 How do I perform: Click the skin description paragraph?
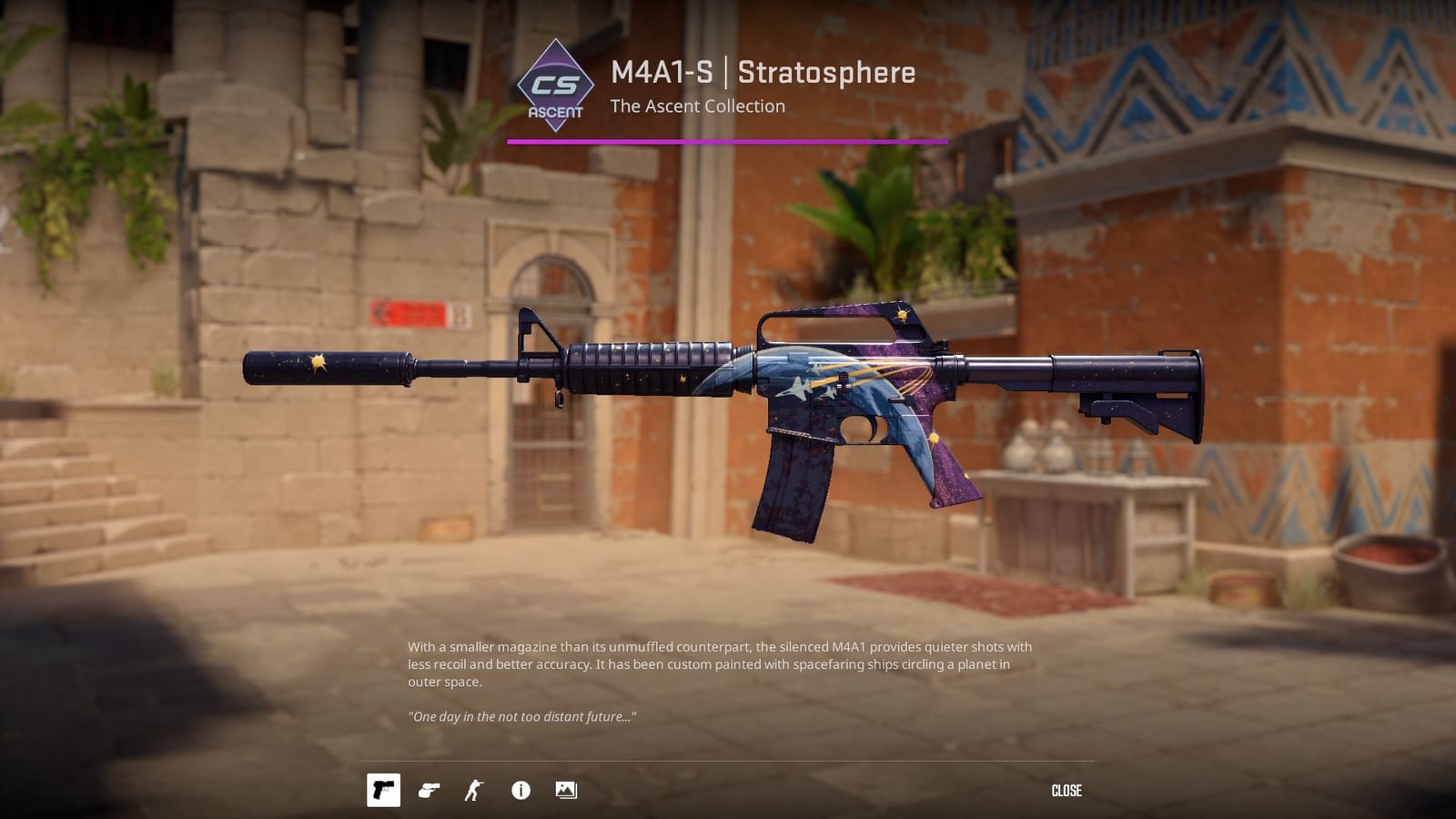tap(719, 663)
